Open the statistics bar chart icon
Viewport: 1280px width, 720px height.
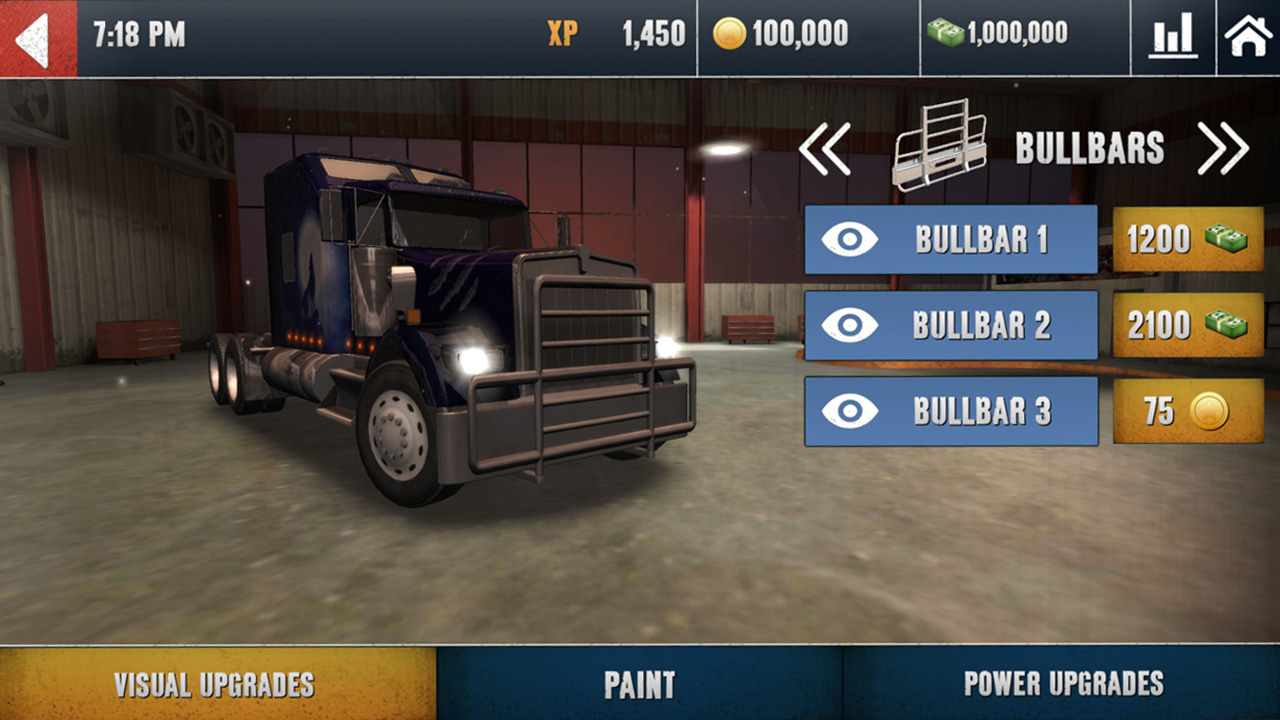(1172, 34)
